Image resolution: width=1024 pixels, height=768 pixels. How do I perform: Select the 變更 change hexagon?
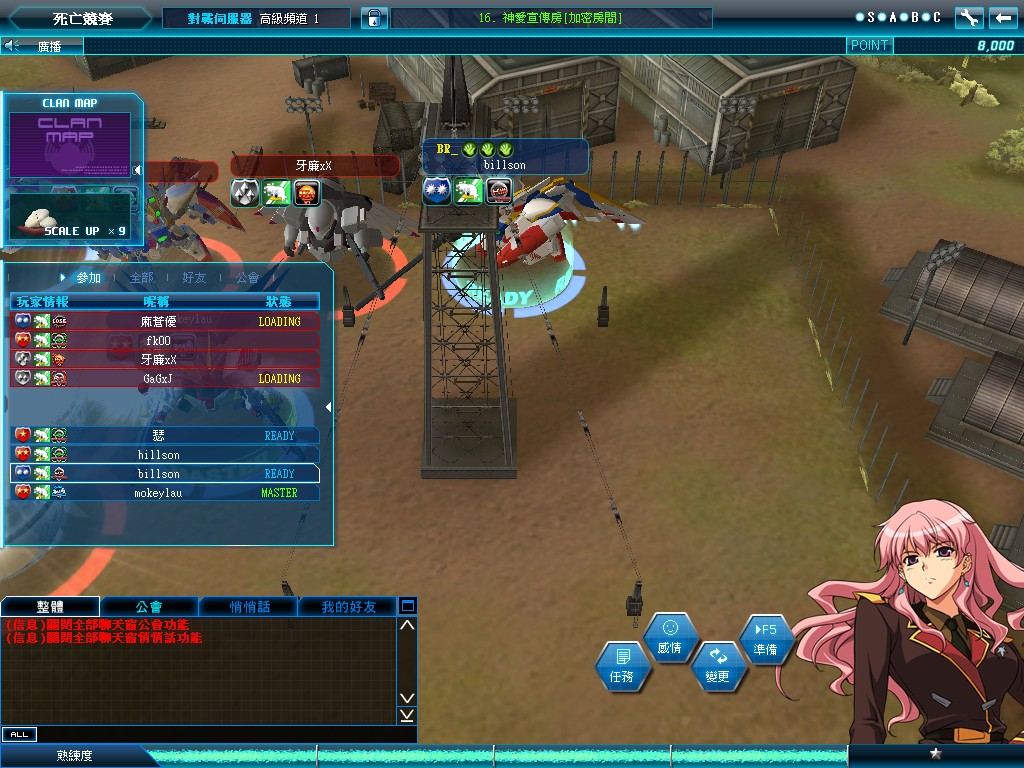[717, 667]
